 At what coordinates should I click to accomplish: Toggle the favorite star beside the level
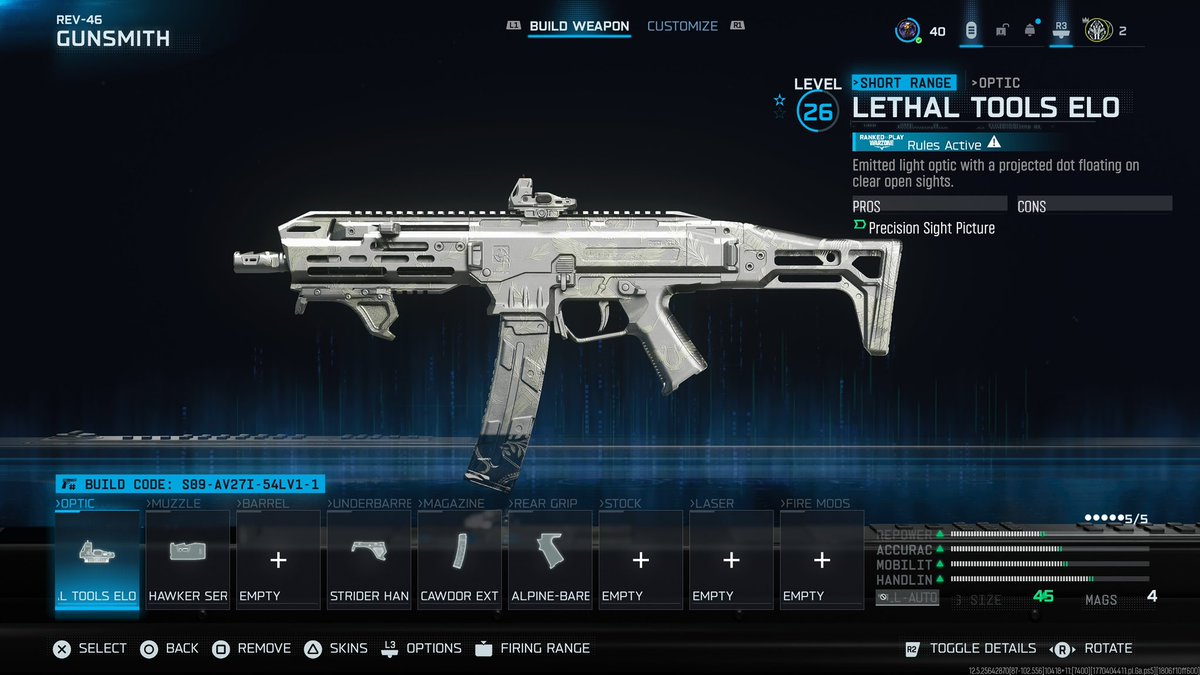(x=780, y=100)
